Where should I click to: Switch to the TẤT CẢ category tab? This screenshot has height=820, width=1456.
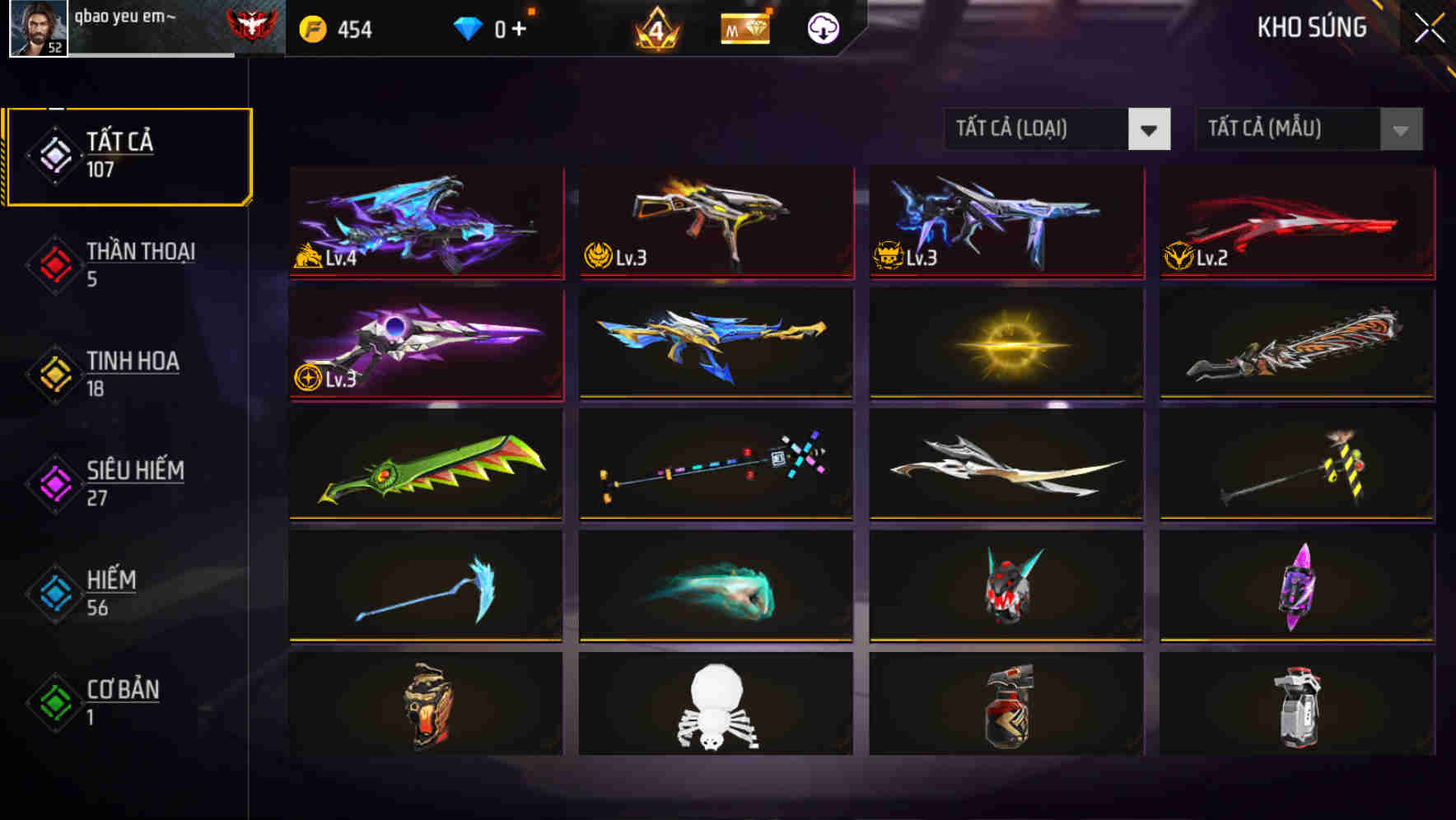click(x=128, y=155)
